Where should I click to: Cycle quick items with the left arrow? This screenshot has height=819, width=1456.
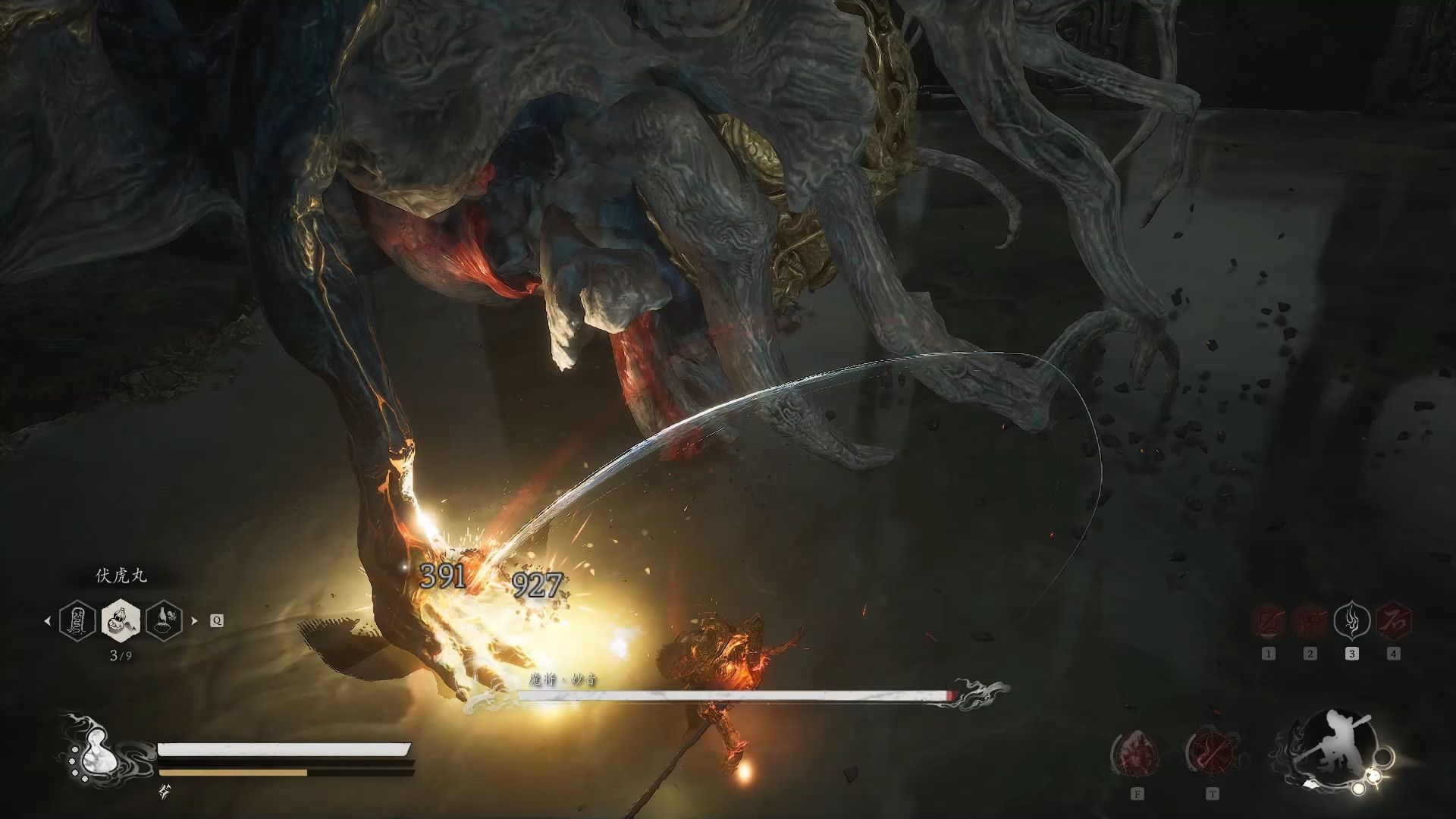click(x=47, y=620)
